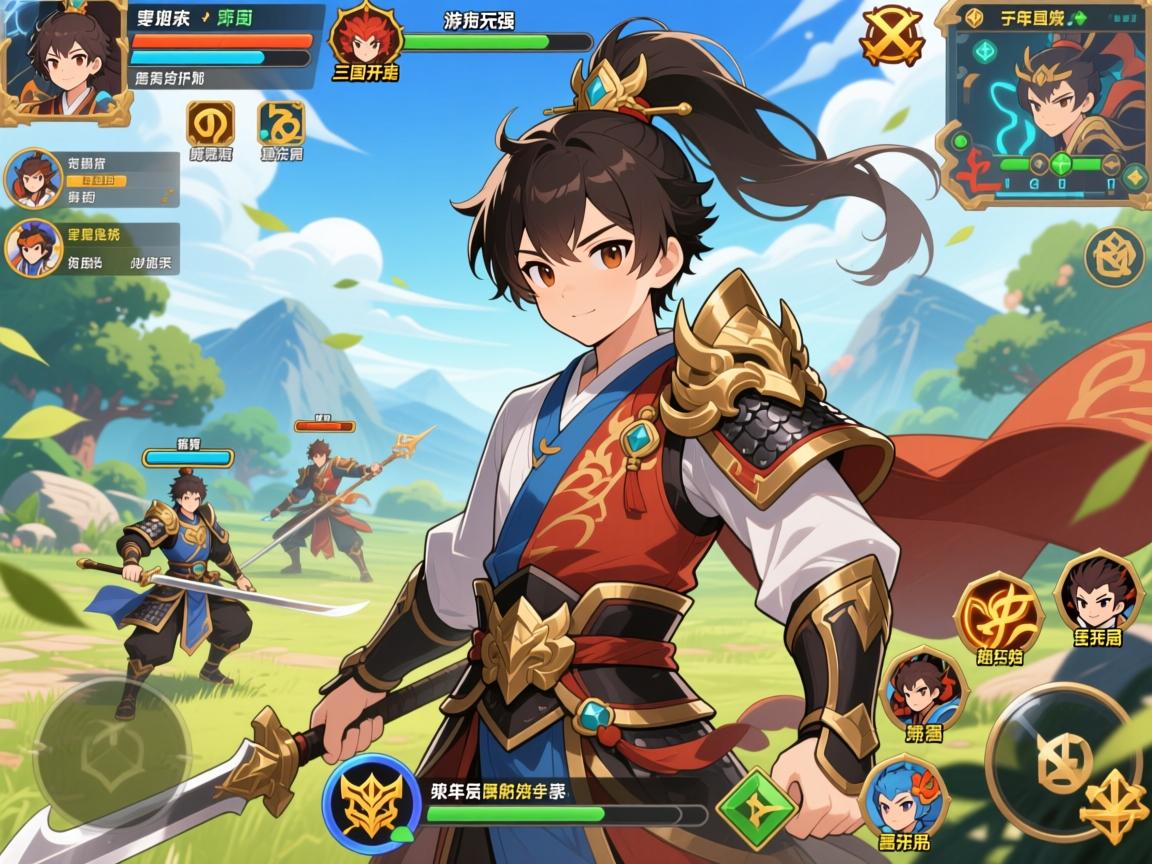This screenshot has height=864, width=1152.
Task: Click the golden crossed-swords emblem
Action: [x=892, y=36]
